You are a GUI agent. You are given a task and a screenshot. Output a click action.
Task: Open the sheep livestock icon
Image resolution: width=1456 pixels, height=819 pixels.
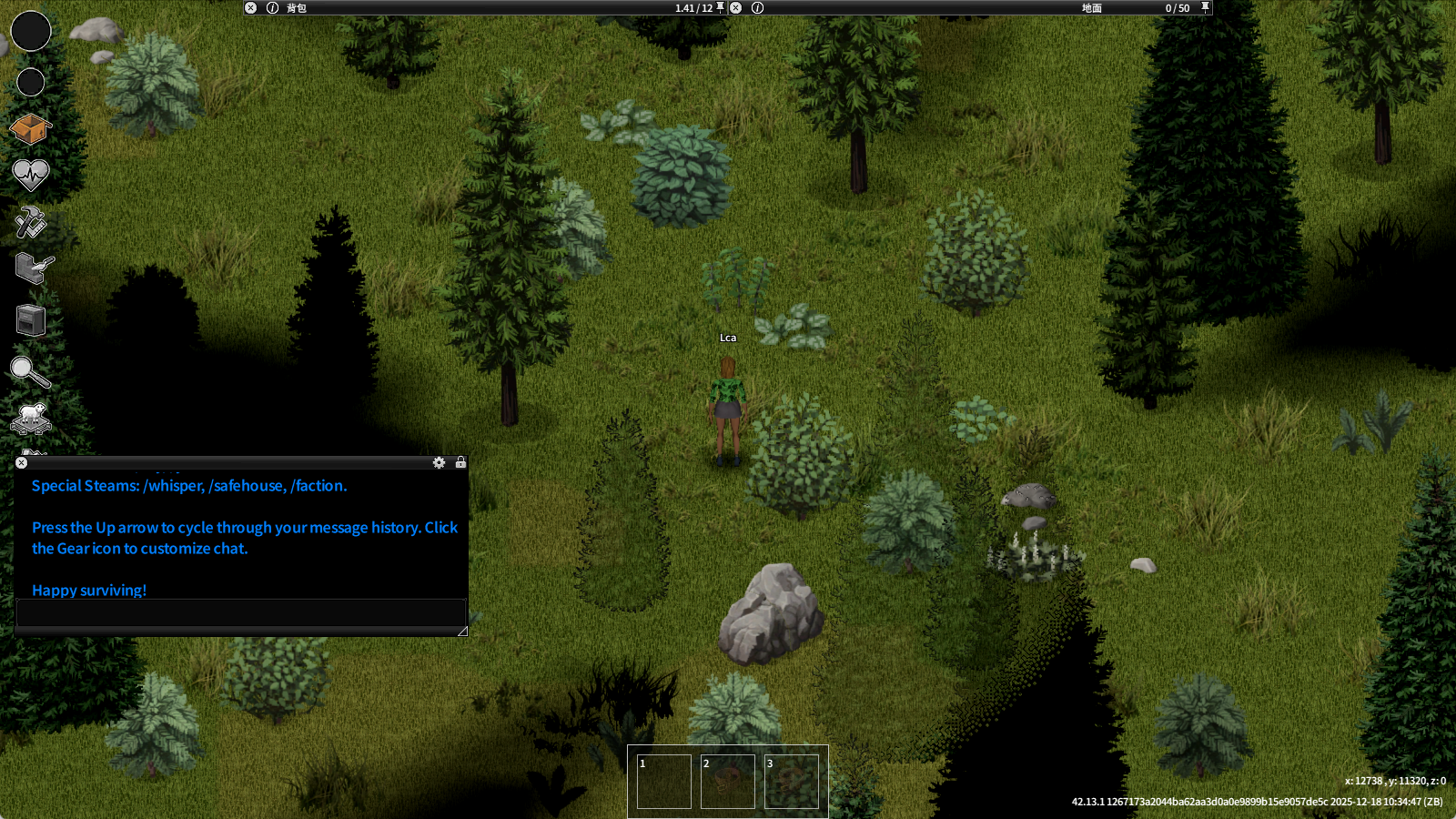(x=31, y=417)
